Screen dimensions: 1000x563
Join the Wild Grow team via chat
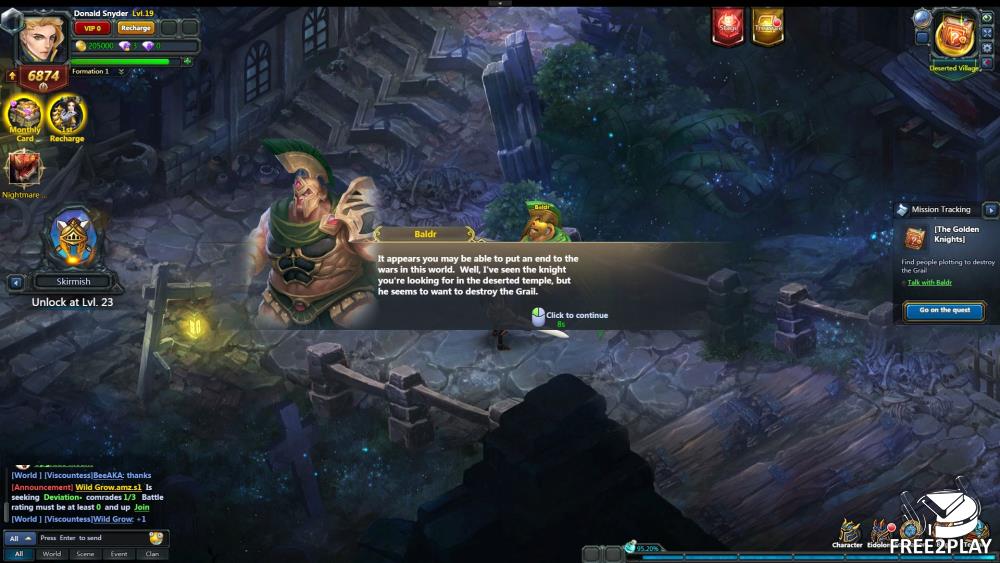pyautogui.click(x=142, y=507)
